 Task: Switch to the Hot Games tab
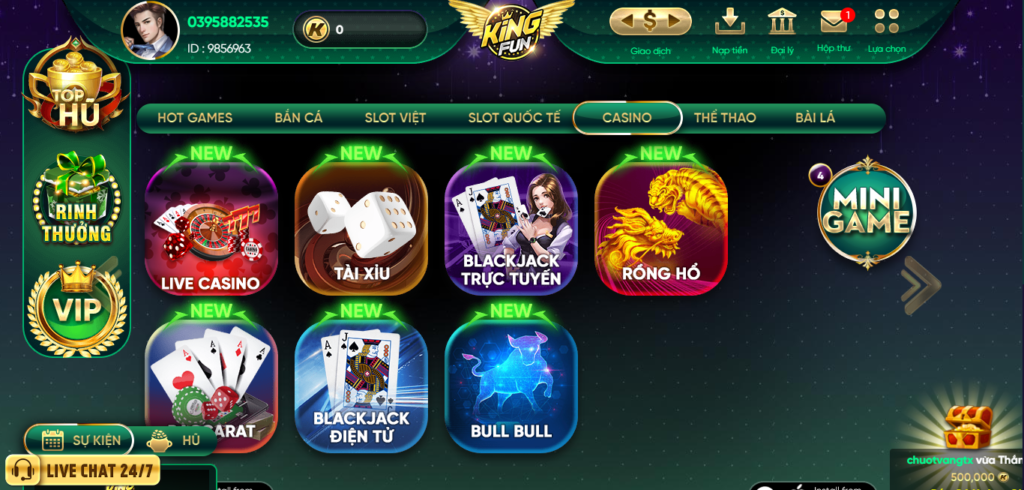[195, 118]
